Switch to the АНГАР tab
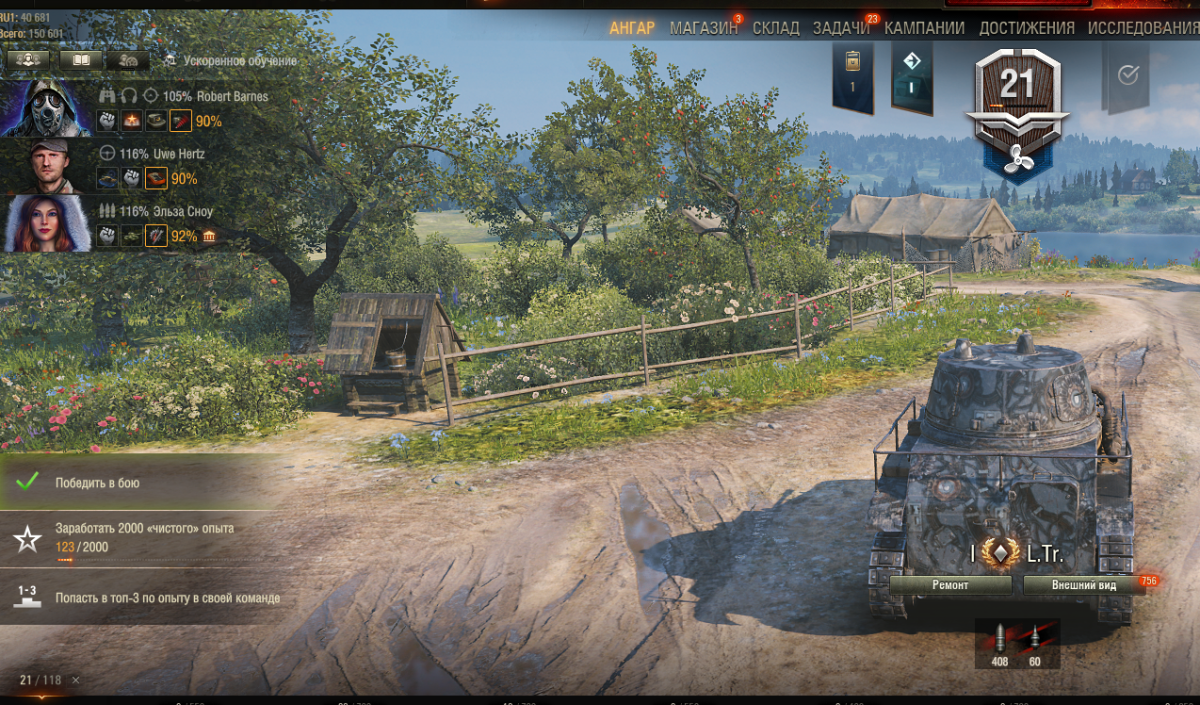 tap(631, 28)
